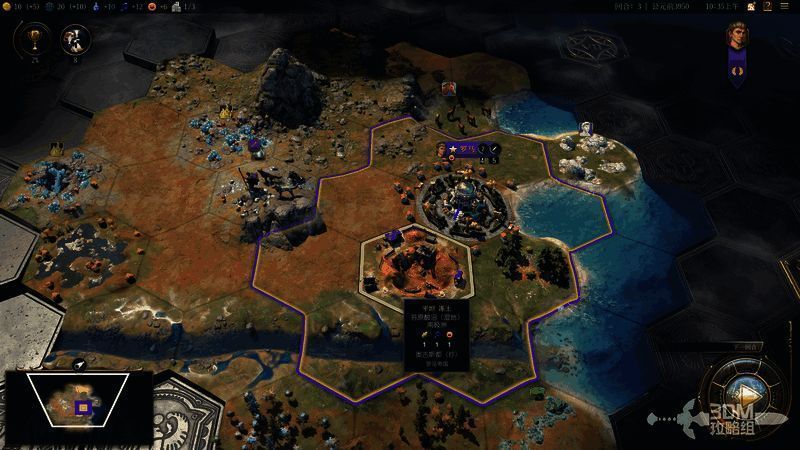Open the culture mask icon panel
This screenshot has width=800, height=450.
click(x=75, y=40)
